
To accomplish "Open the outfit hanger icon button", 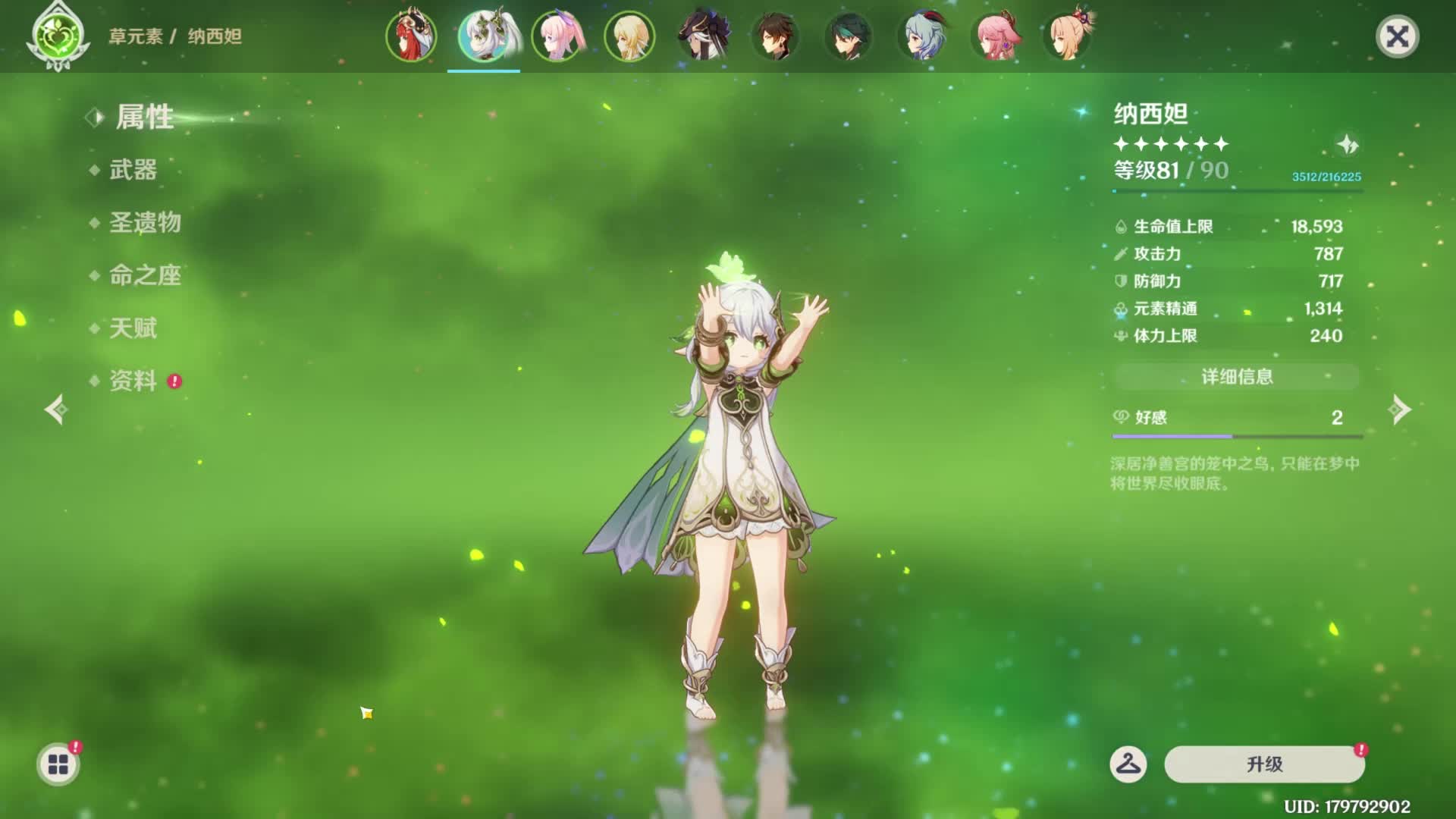I will (x=1128, y=764).
